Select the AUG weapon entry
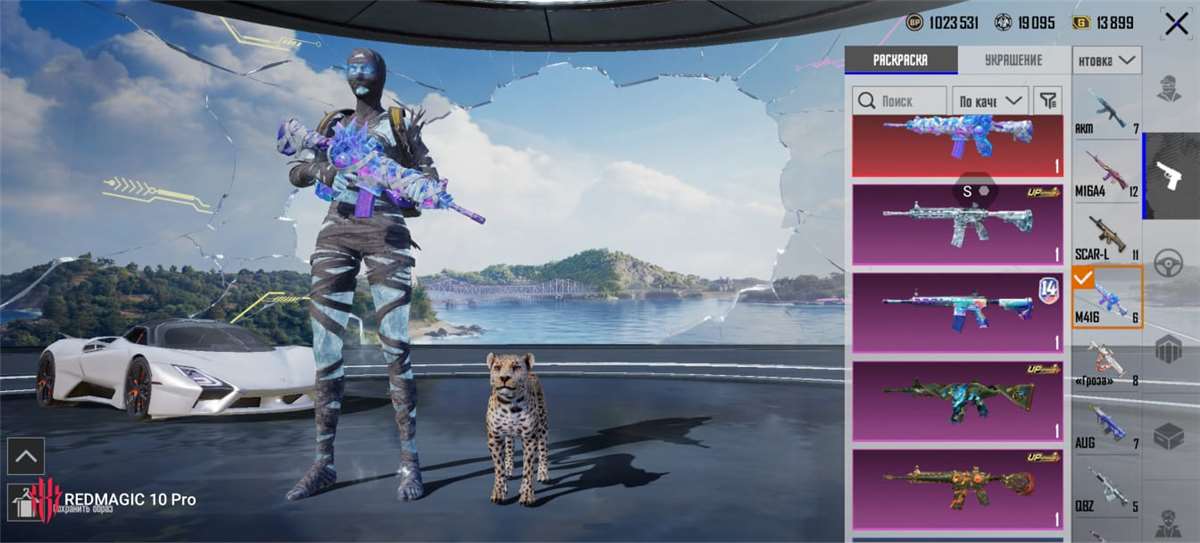 [1107, 424]
